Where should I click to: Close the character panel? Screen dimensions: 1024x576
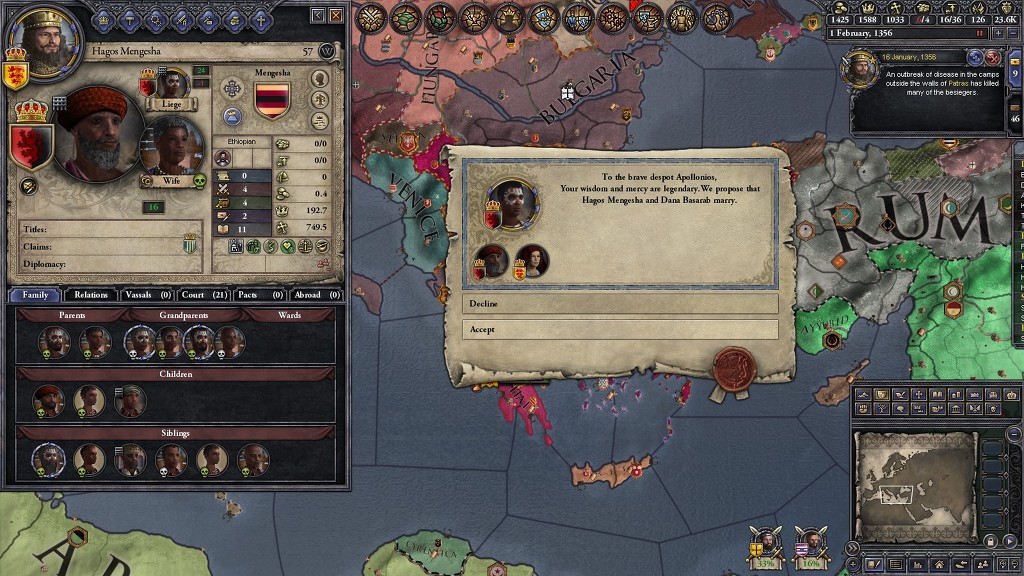(336, 15)
